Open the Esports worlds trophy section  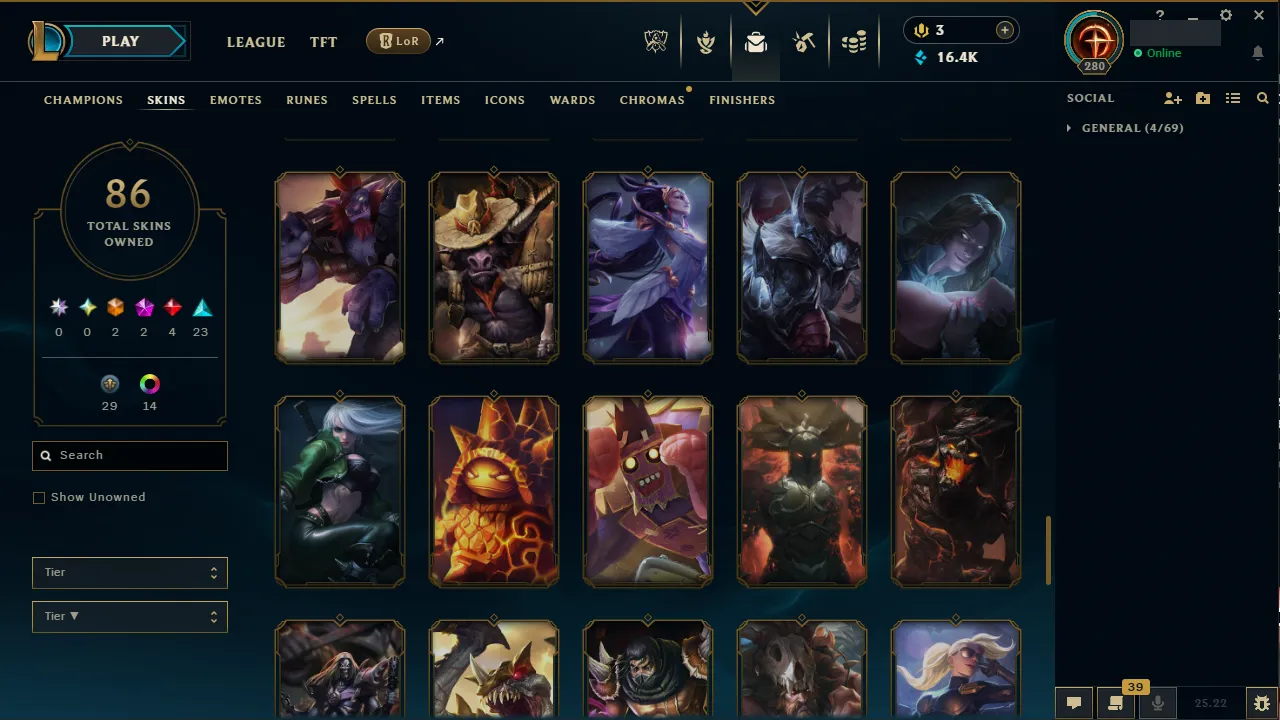click(x=656, y=41)
